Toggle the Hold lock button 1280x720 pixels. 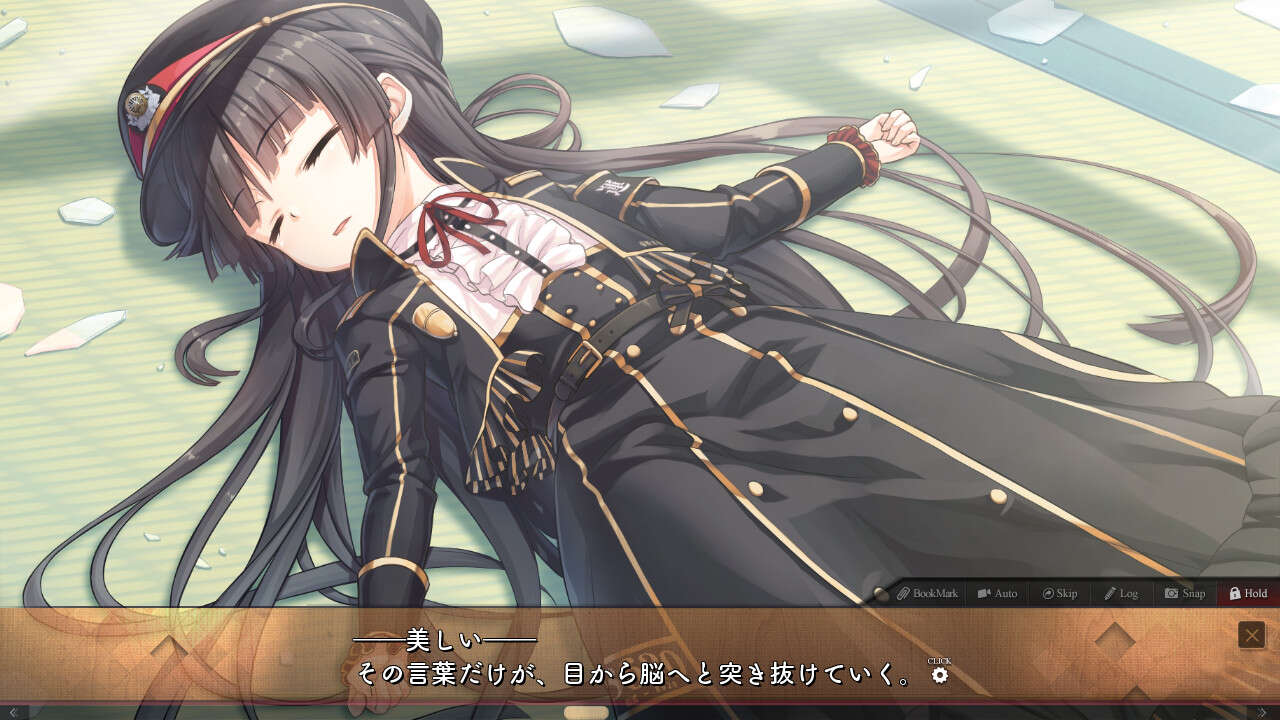coord(1248,593)
